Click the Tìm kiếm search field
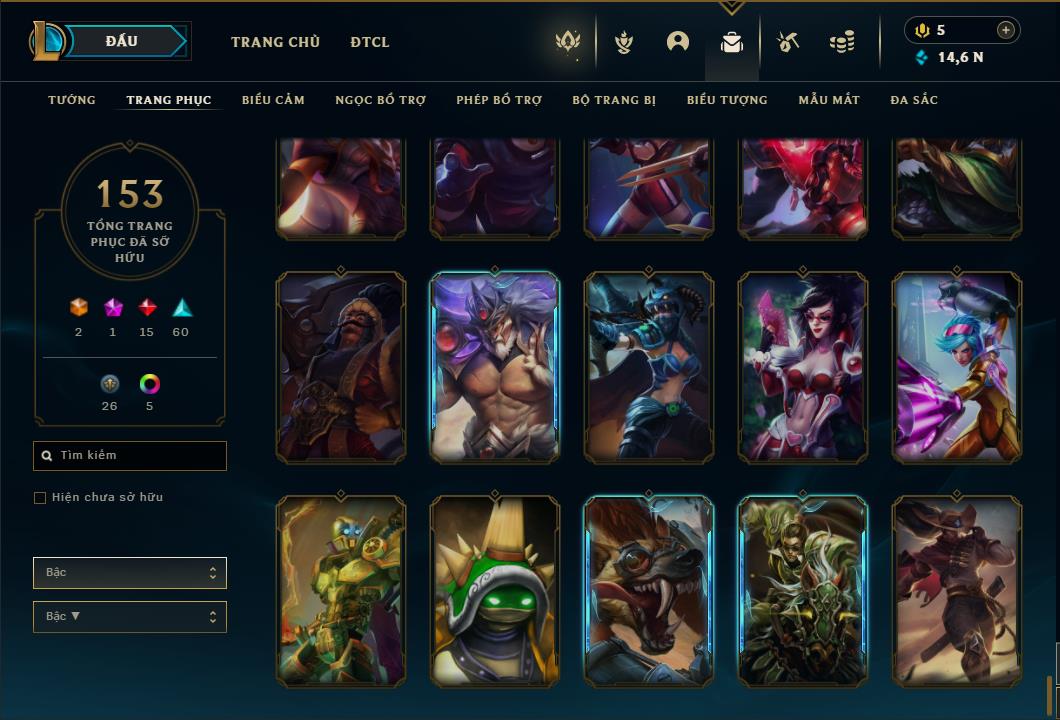The image size is (1060, 720). click(x=130, y=456)
